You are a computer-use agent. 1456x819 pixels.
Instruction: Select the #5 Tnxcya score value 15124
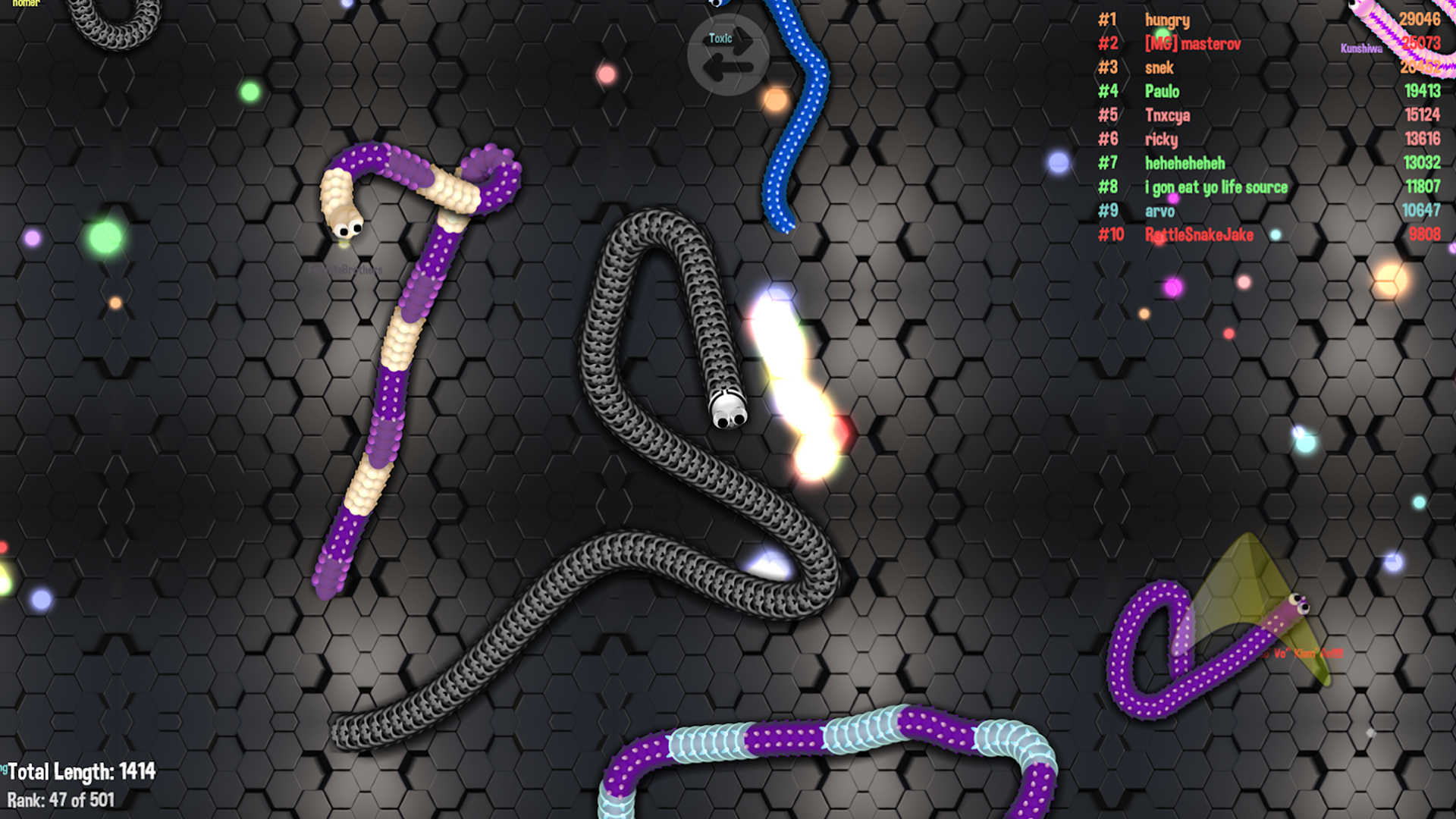click(x=1421, y=115)
